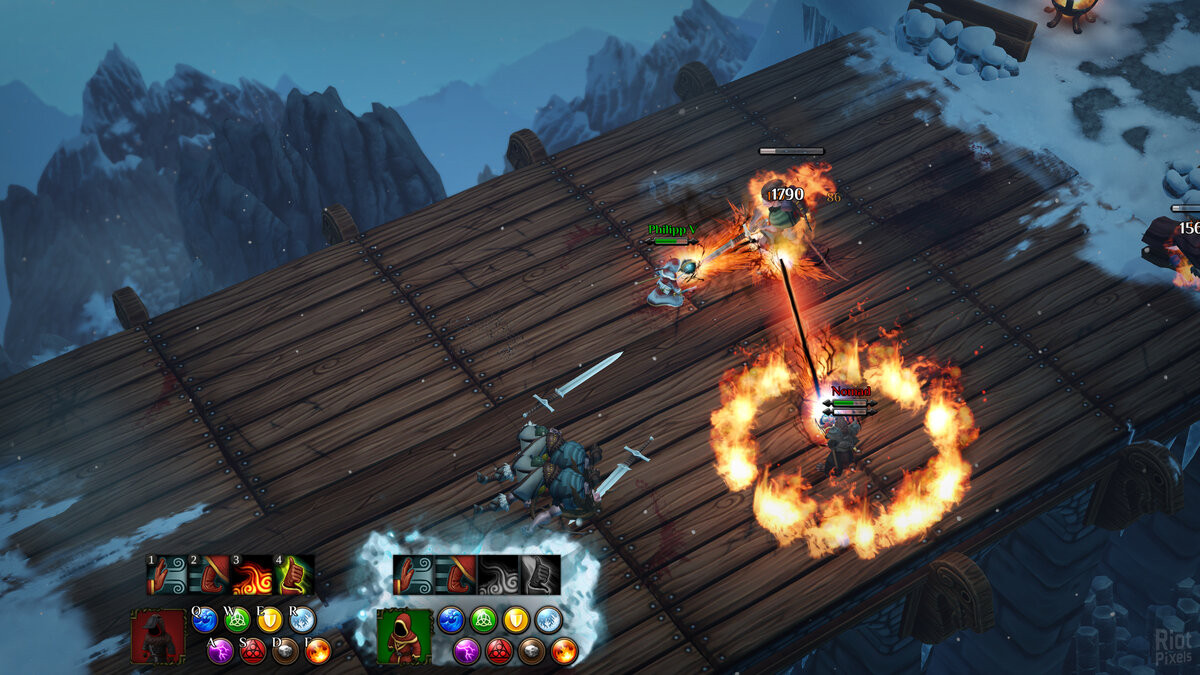Screen dimensions: 1200x675
Task: Choose the red wizard's yellow Shield element orb
Action: (270, 621)
